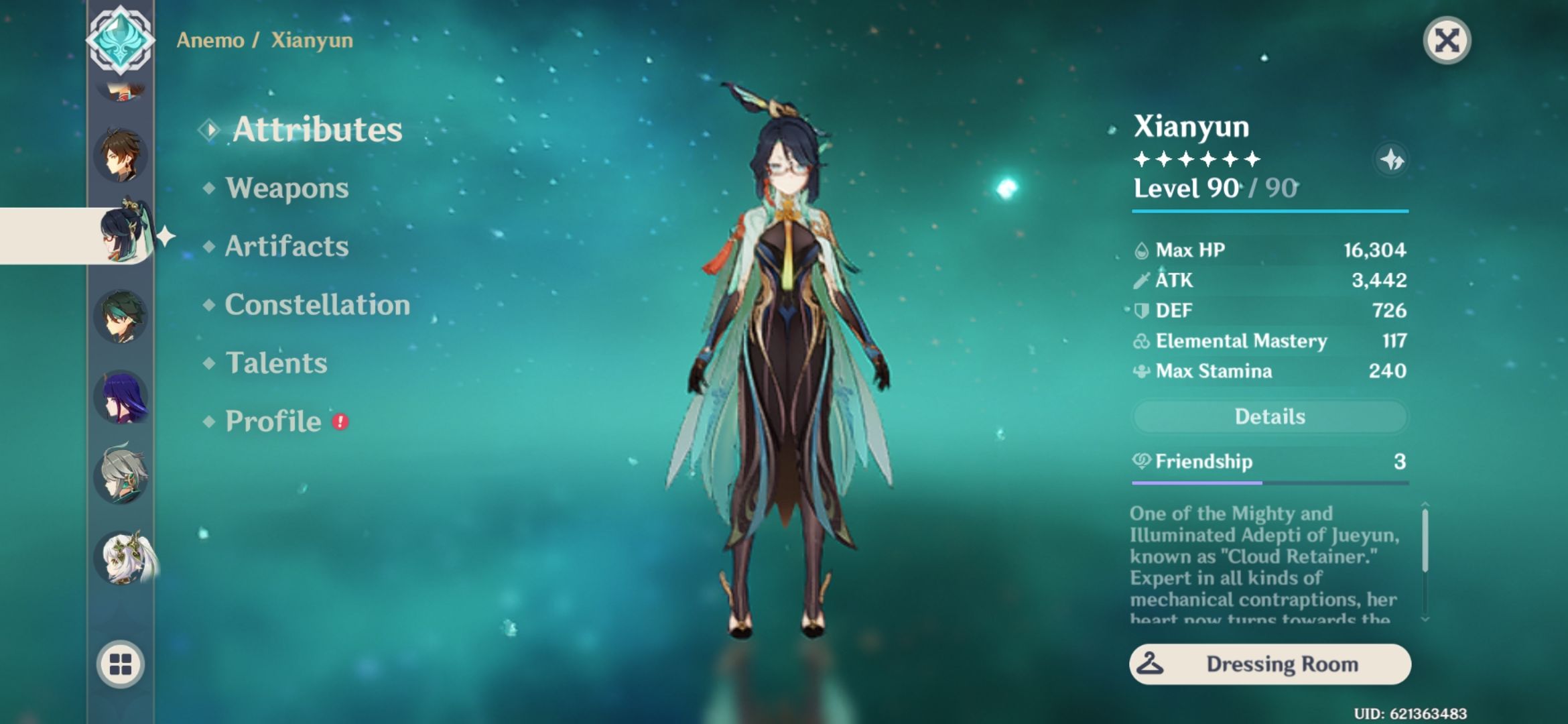Click the Friendship heart icon

coord(1141,462)
